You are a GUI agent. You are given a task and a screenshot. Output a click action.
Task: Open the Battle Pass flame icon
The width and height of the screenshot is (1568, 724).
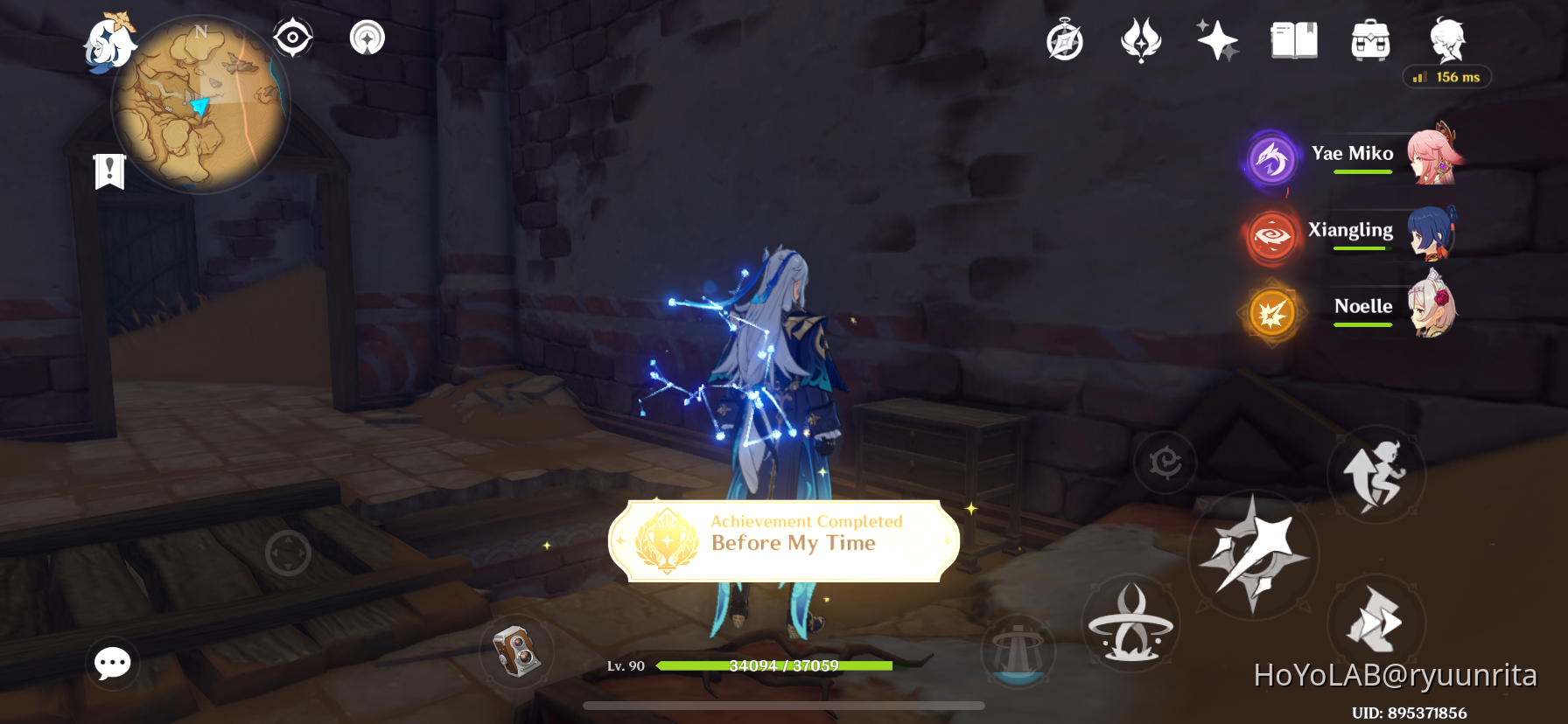pyautogui.click(x=1139, y=39)
